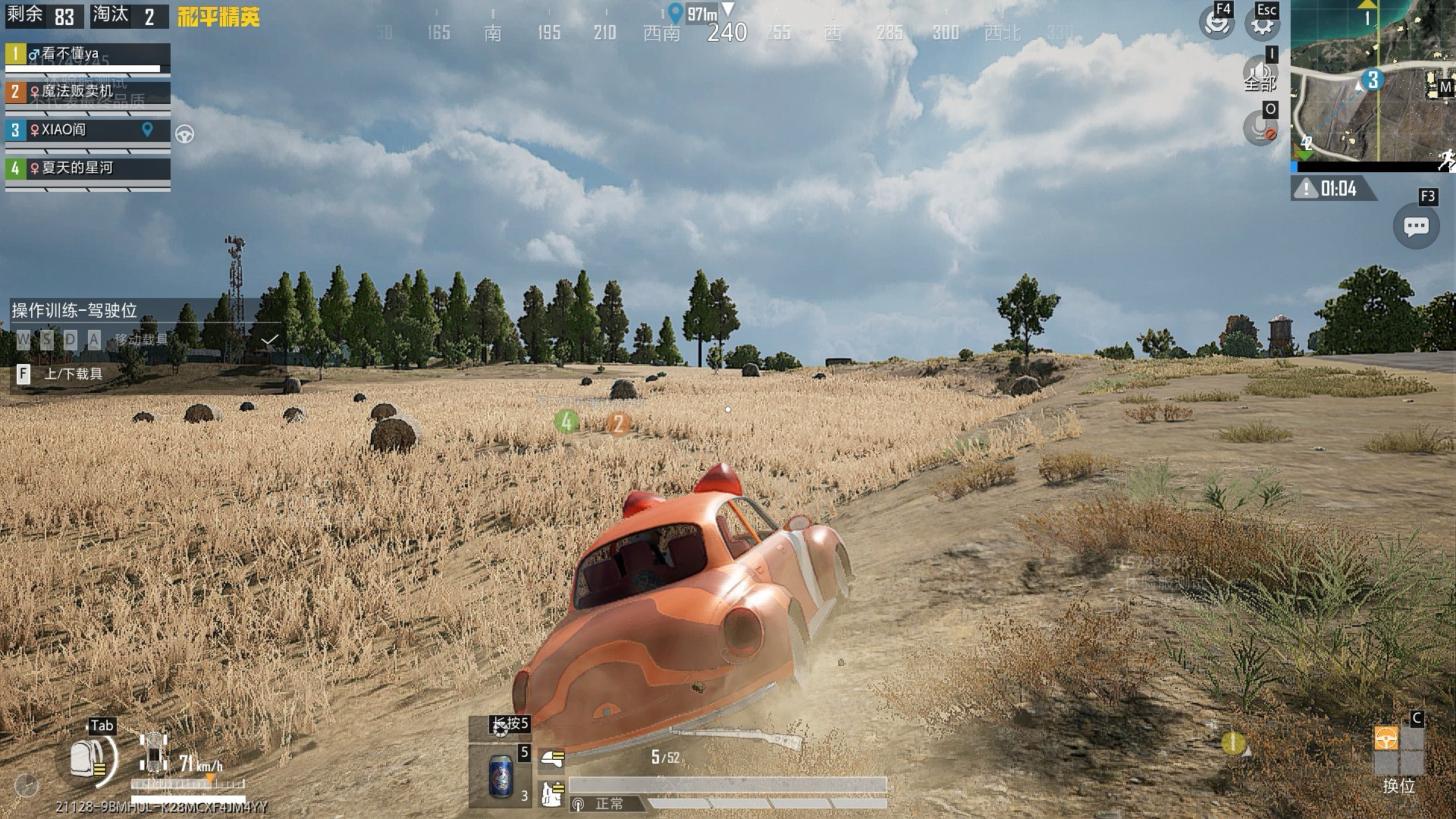This screenshot has height=819, width=1456.
Task: Open the settings gear menu
Action: (x=1262, y=24)
